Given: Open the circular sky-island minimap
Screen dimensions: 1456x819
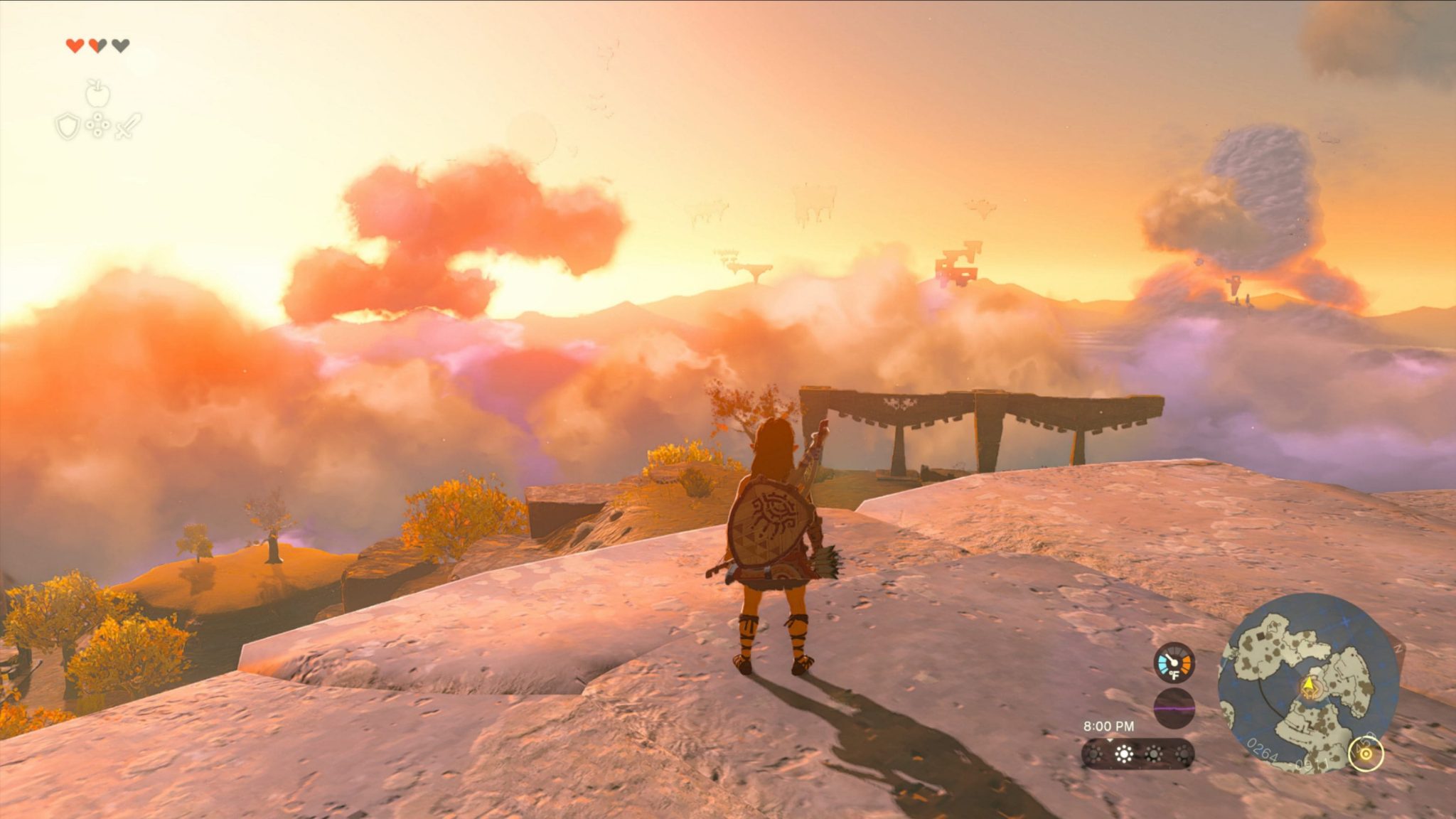Looking at the screenshot, I should (x=1308, y=682).
